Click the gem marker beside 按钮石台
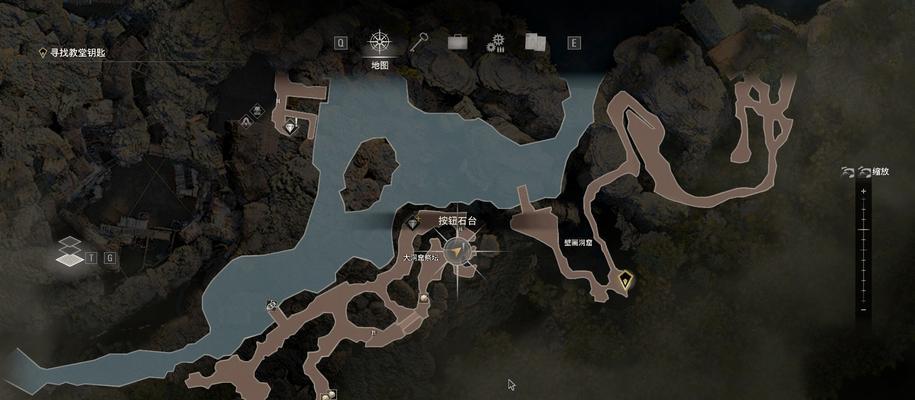Viewport: 915px width, 400px height. pyautogui.click(x=413, y=223)
